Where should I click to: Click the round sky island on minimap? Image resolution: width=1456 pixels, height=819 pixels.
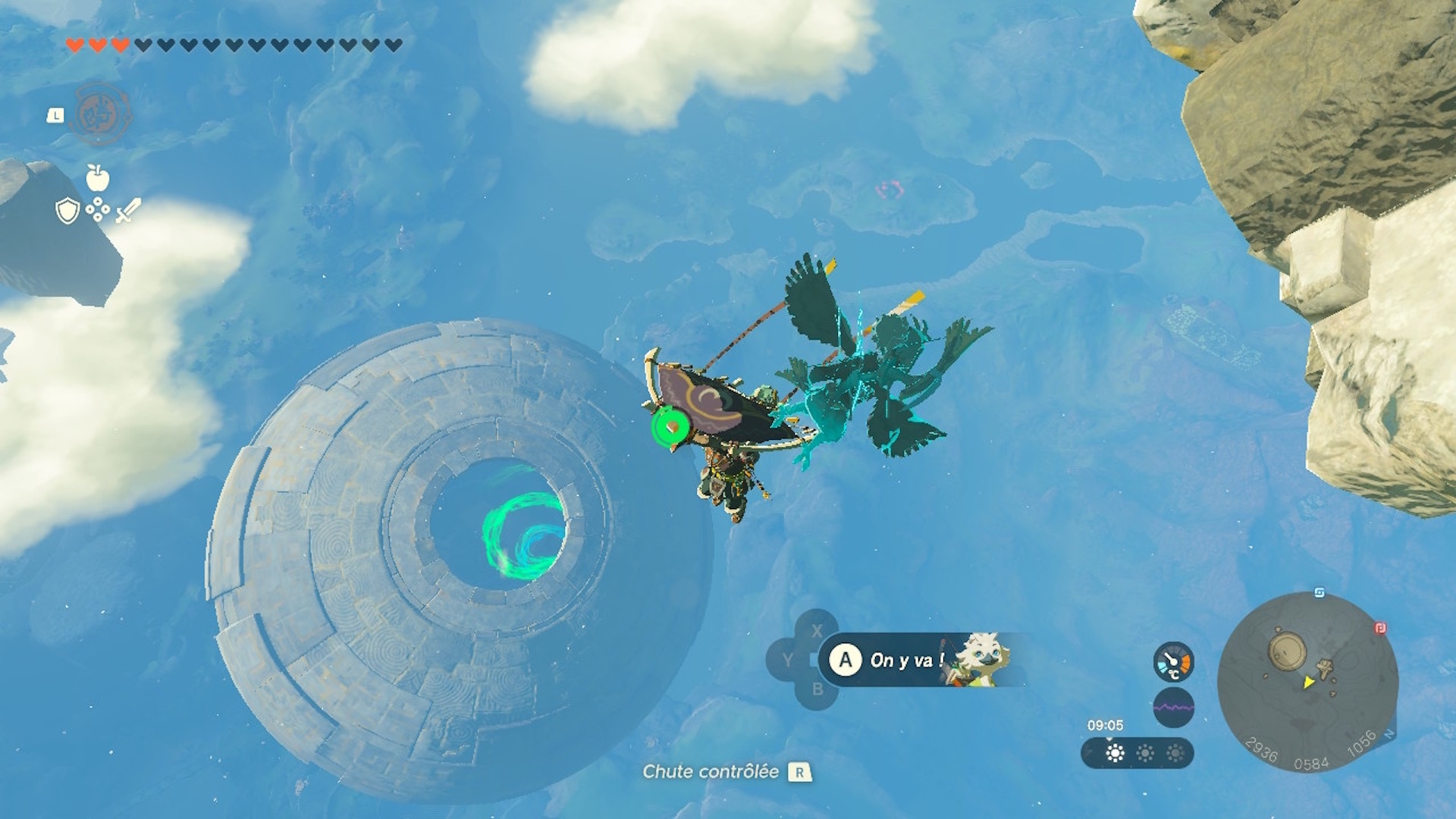pyautogui.click(x=1287, y=651)
